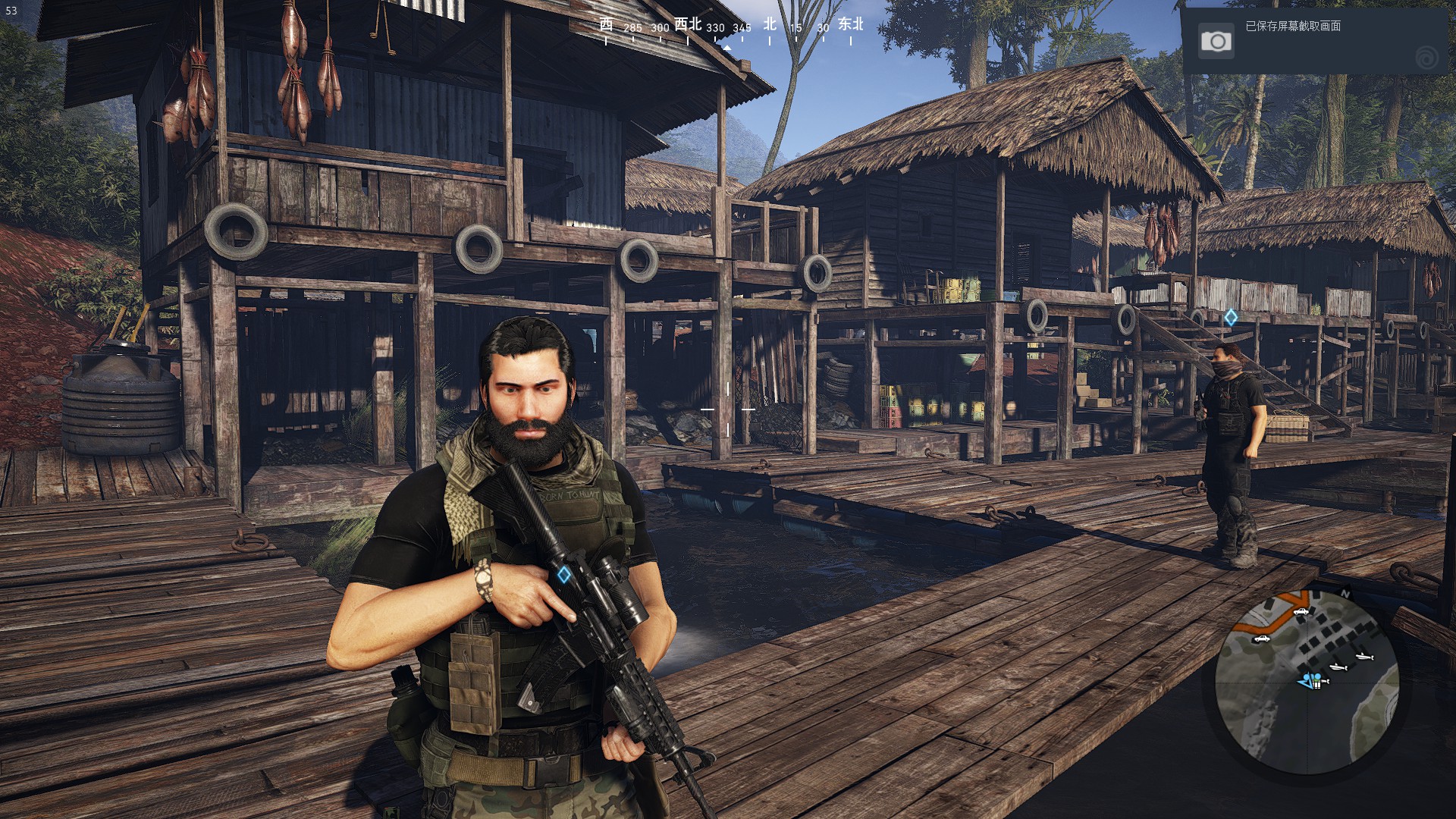Select the camera icon in the notification
Viewport: 1456px width, 819px height.
click(1216, 41)
